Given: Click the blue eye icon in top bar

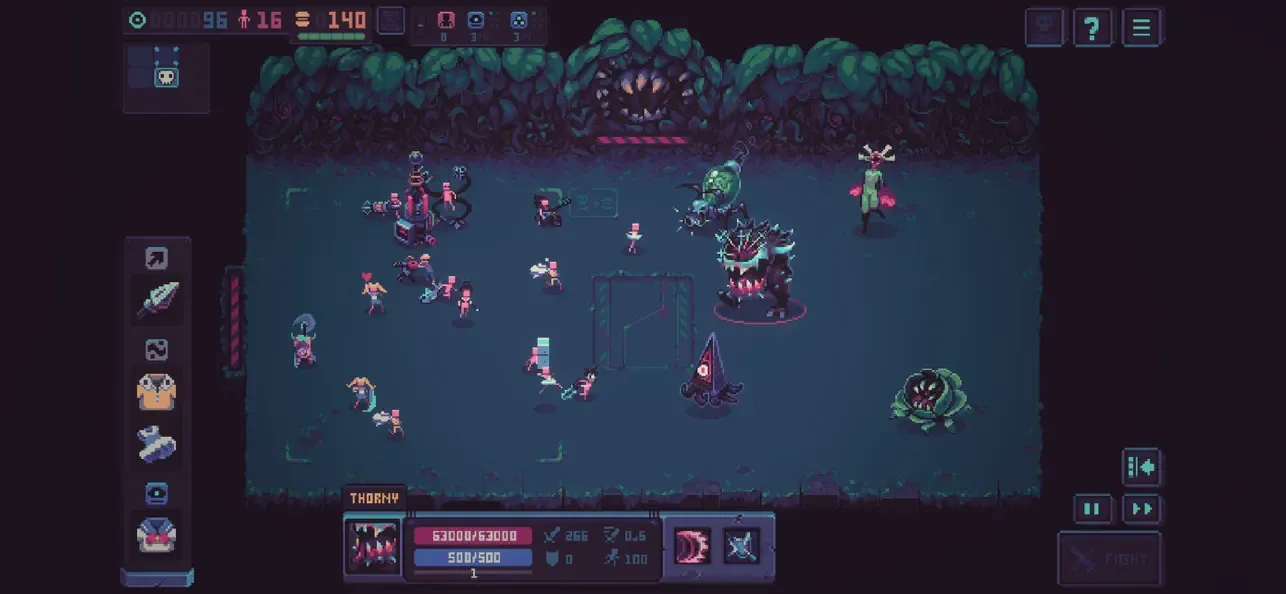Looking at the screenshot, I should (x=476, y=20).
